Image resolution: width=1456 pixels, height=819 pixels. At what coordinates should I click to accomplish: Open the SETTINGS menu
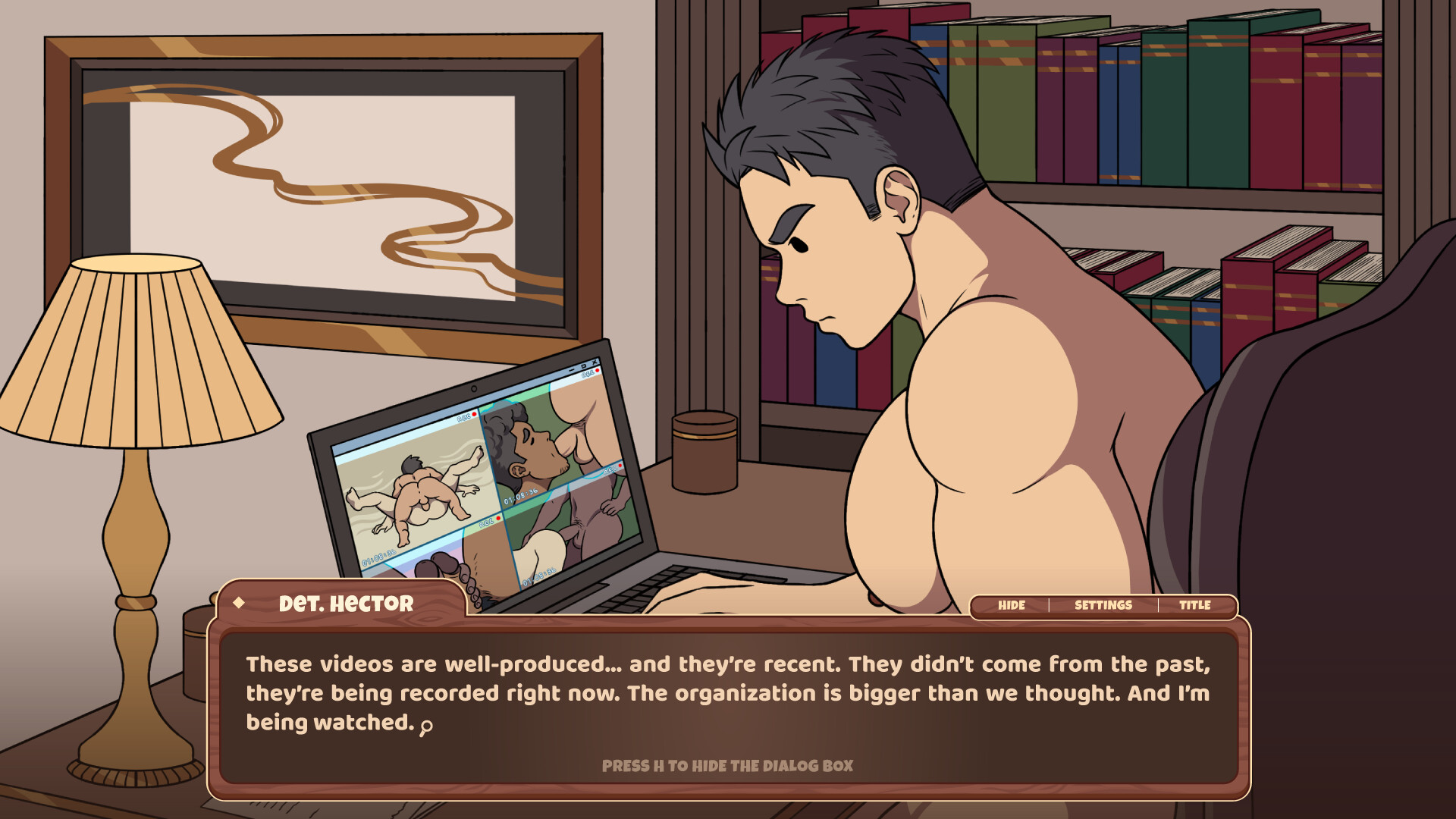1102,604
